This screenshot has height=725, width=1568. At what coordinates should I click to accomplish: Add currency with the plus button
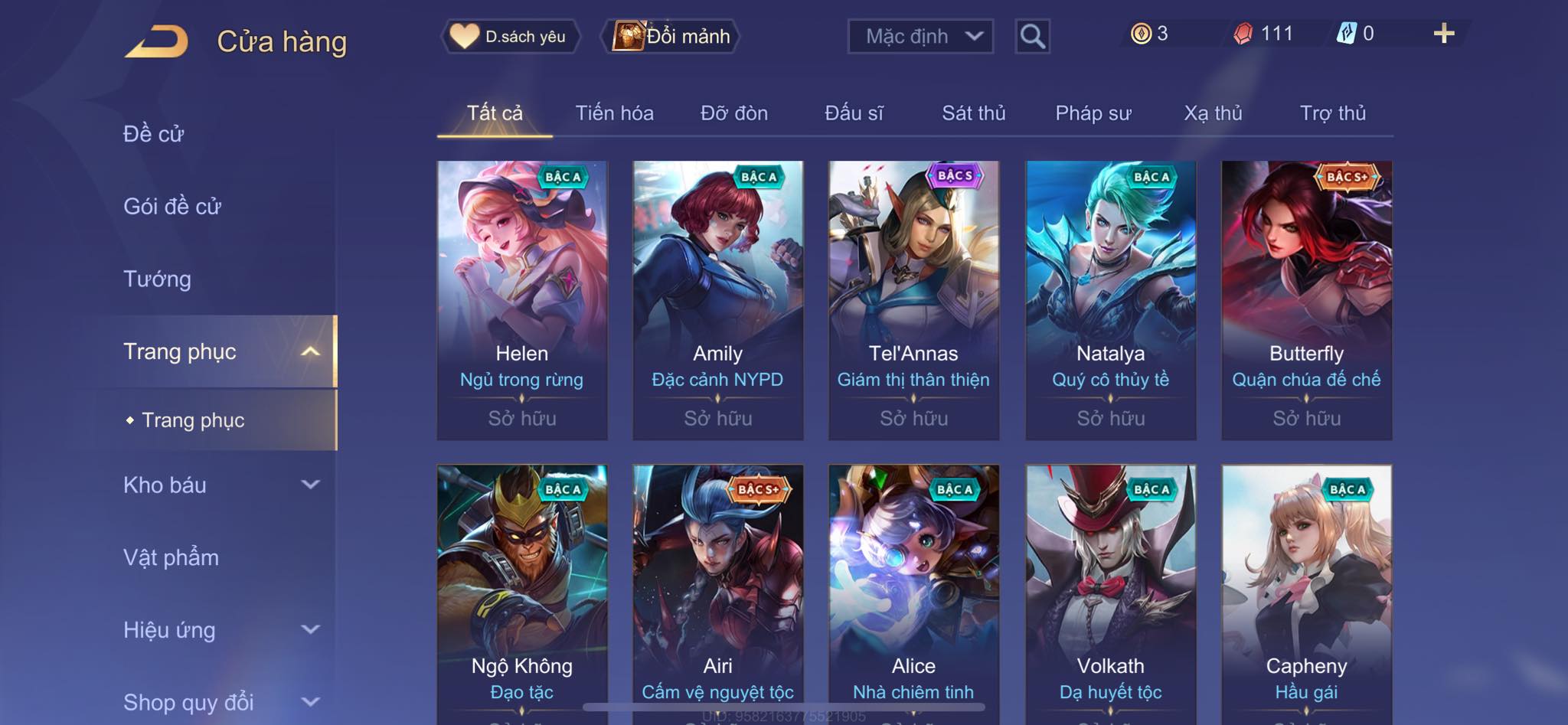(x=1443, y=34)
